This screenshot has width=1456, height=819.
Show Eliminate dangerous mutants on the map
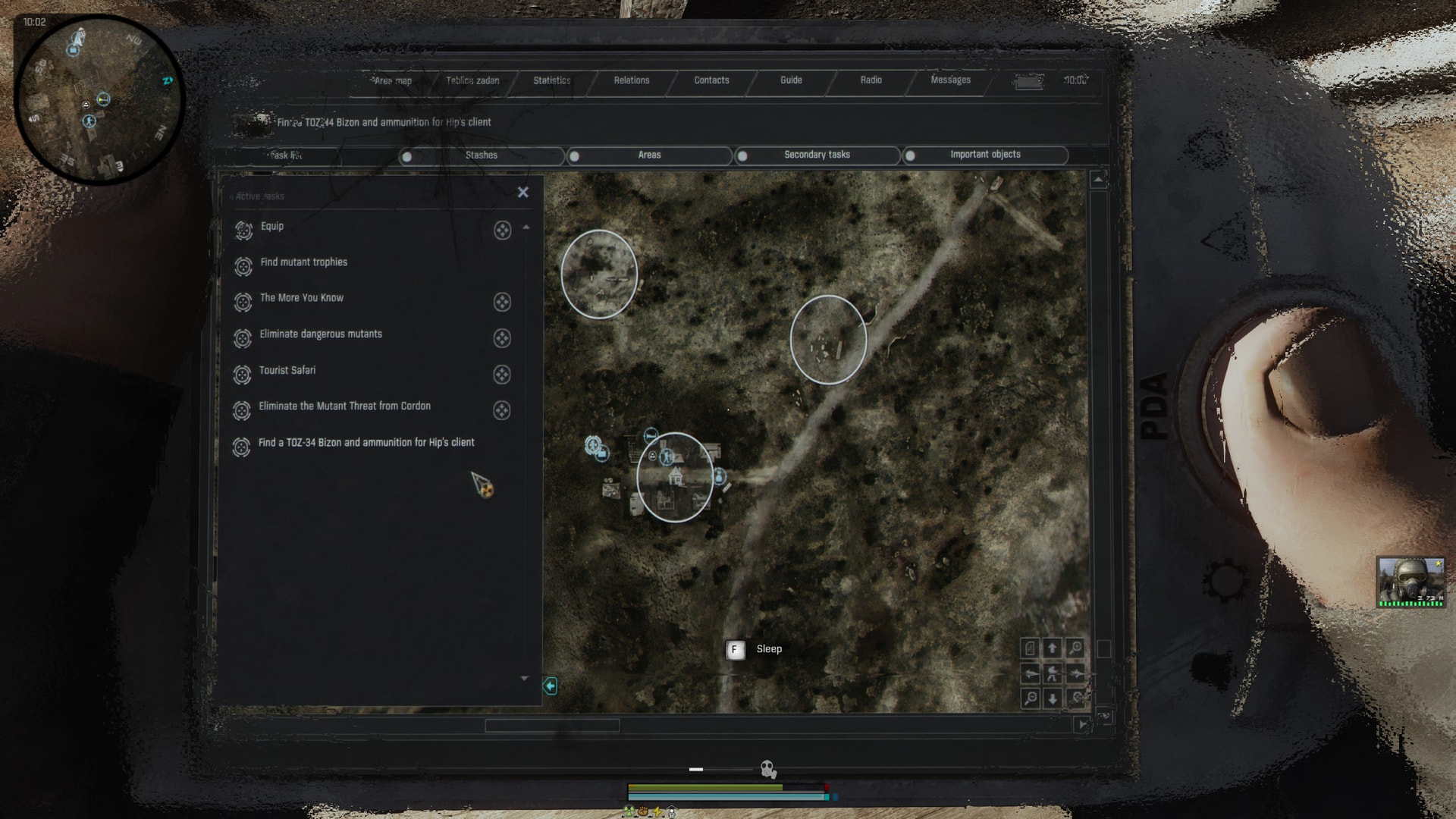[502, 338]
